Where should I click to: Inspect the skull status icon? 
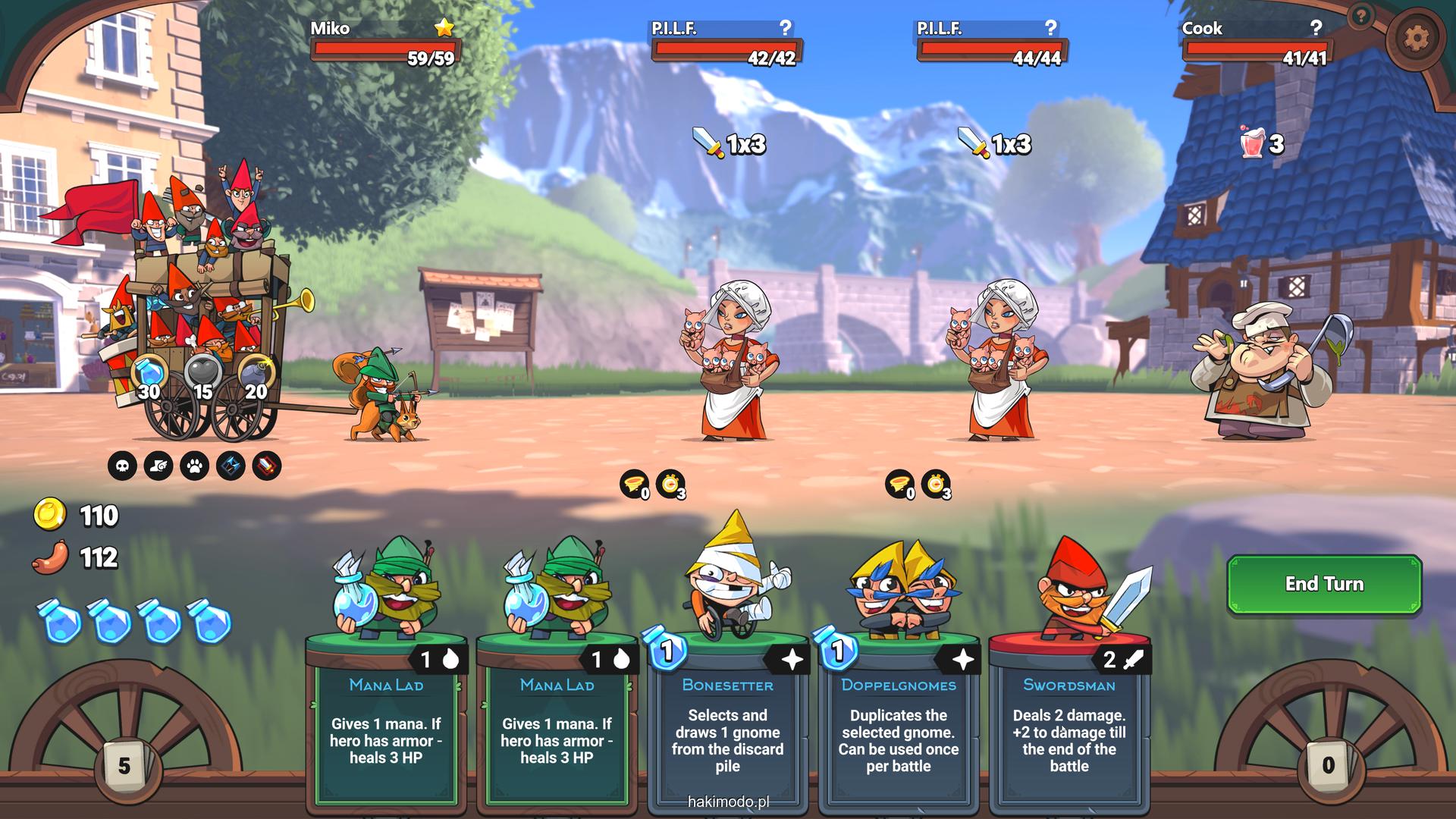(x=123, y=466)
